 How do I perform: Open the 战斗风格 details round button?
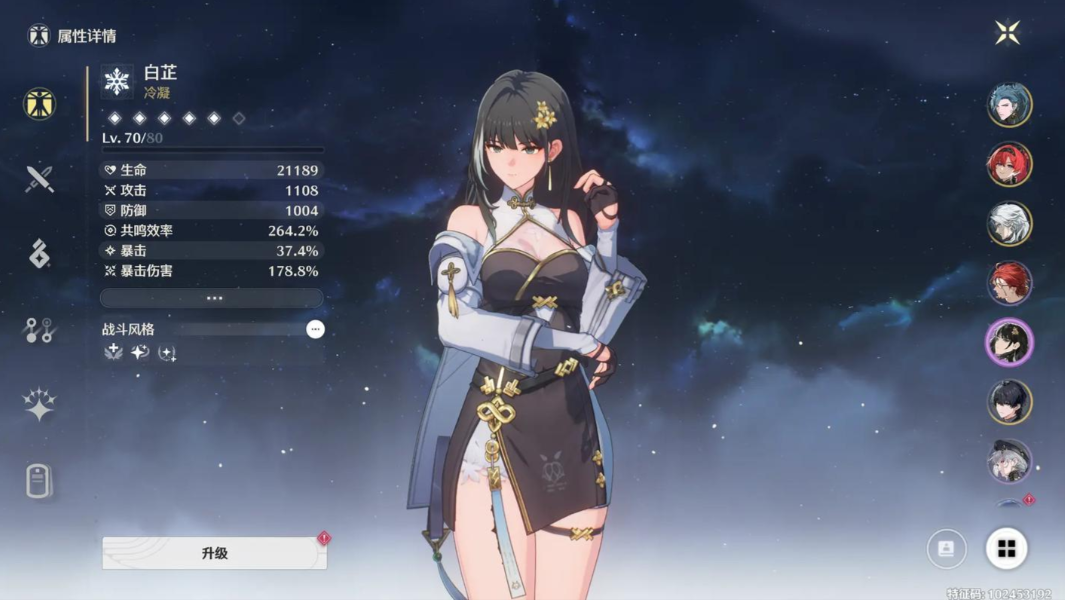click(315, 329)
